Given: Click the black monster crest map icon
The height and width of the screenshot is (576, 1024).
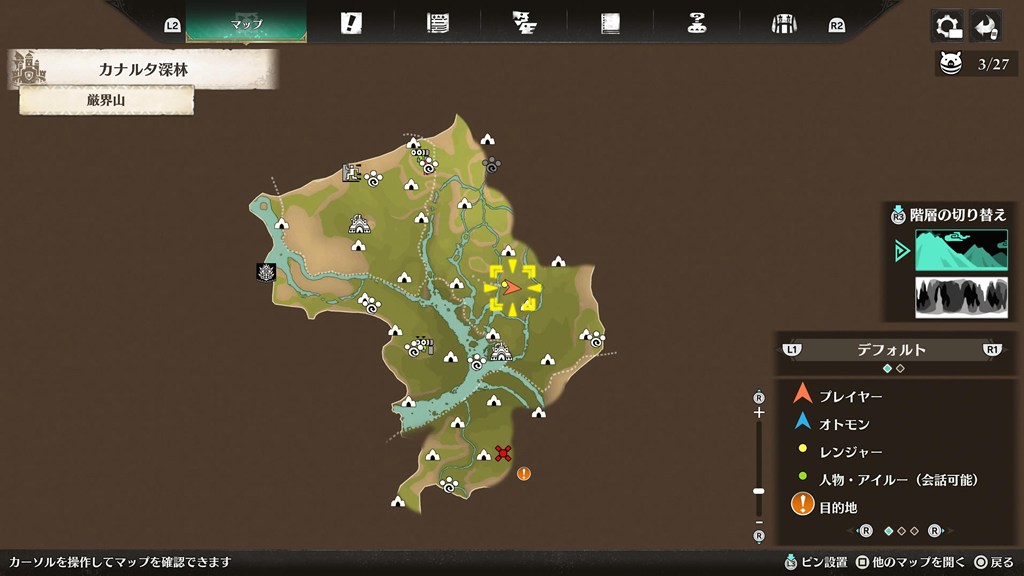Looking at the screenshot, I should point(266,272).
